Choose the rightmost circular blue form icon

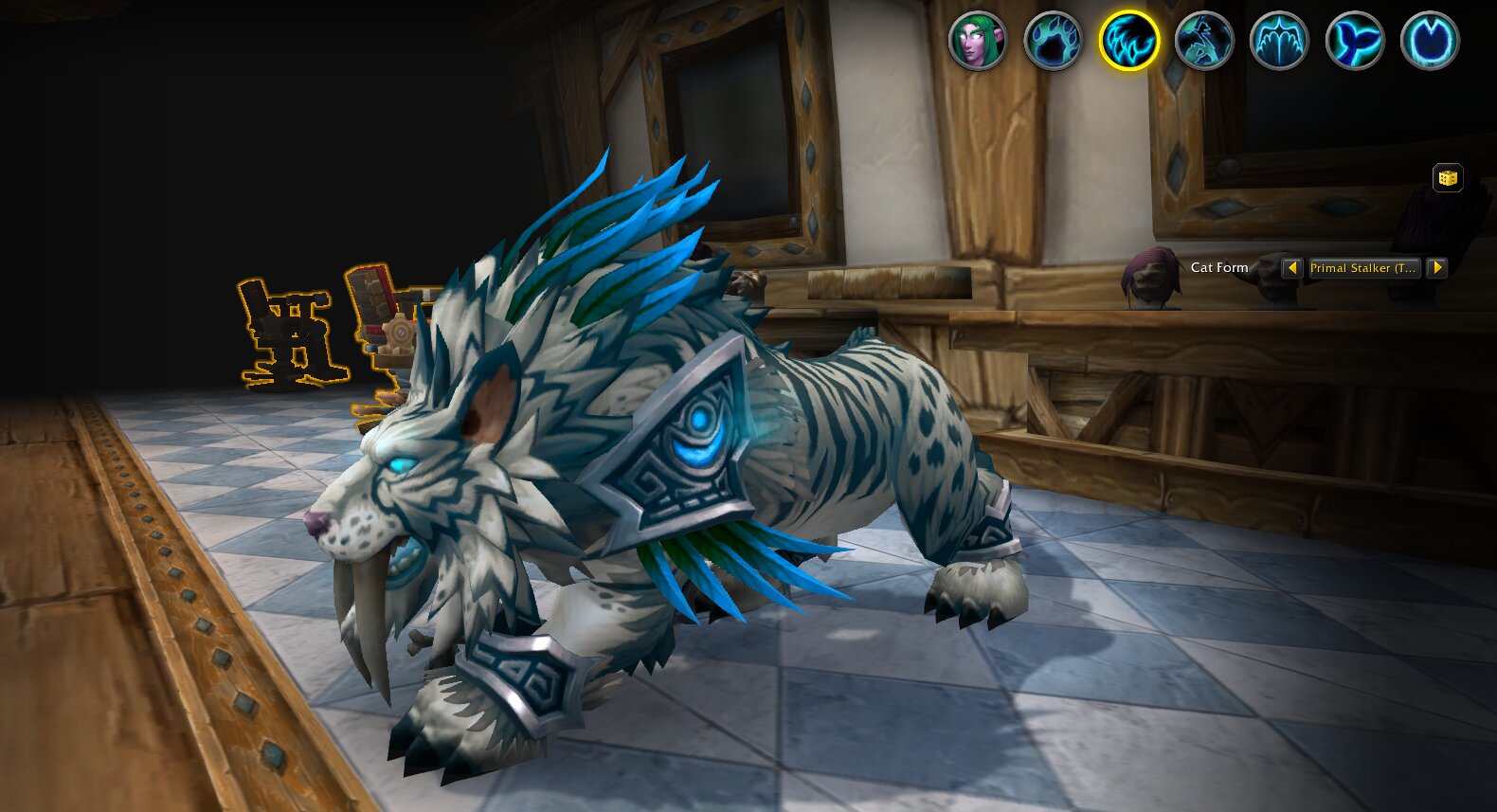1430,41
